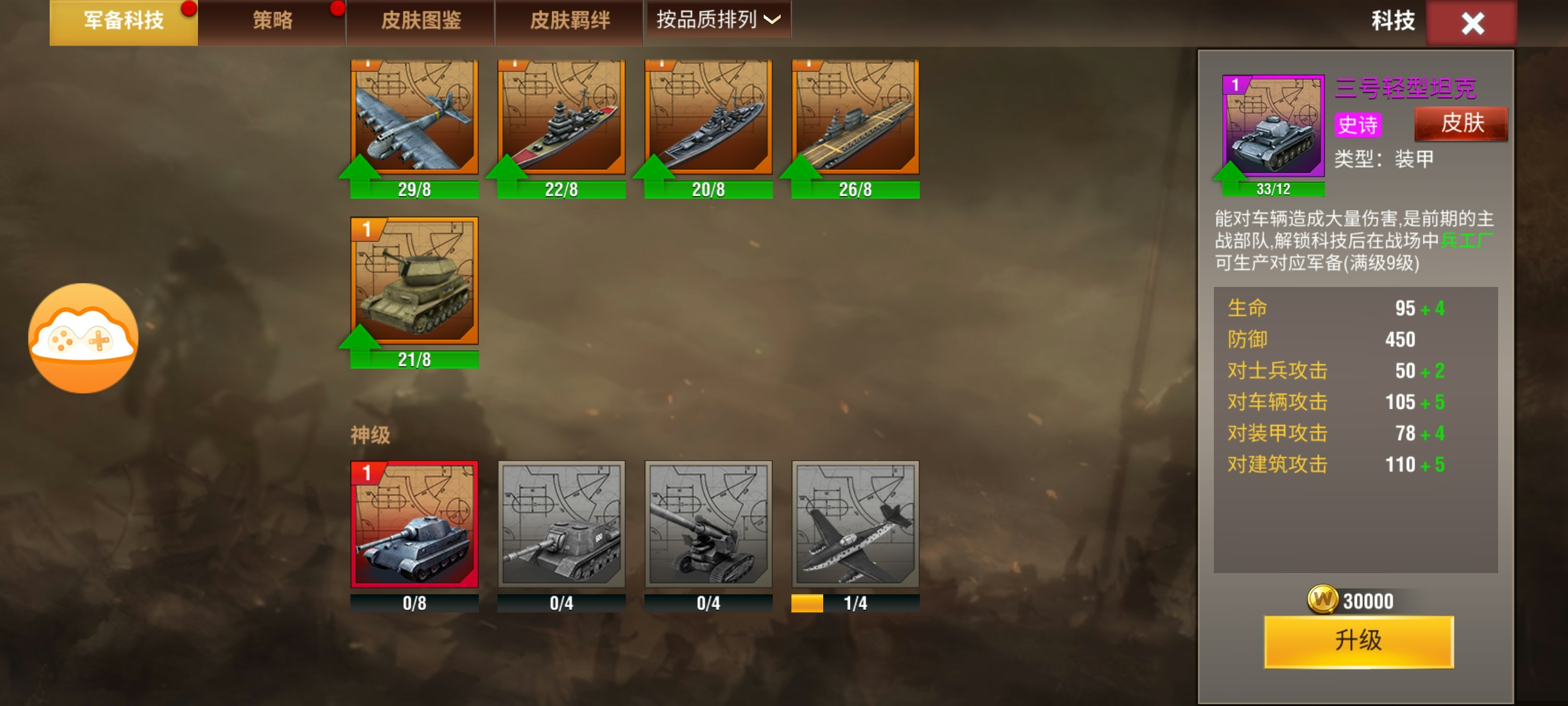The width and height of the screenshot is (1568, 706).
Task: Upgrade the tank with 升级 button
Action: 1359,641
